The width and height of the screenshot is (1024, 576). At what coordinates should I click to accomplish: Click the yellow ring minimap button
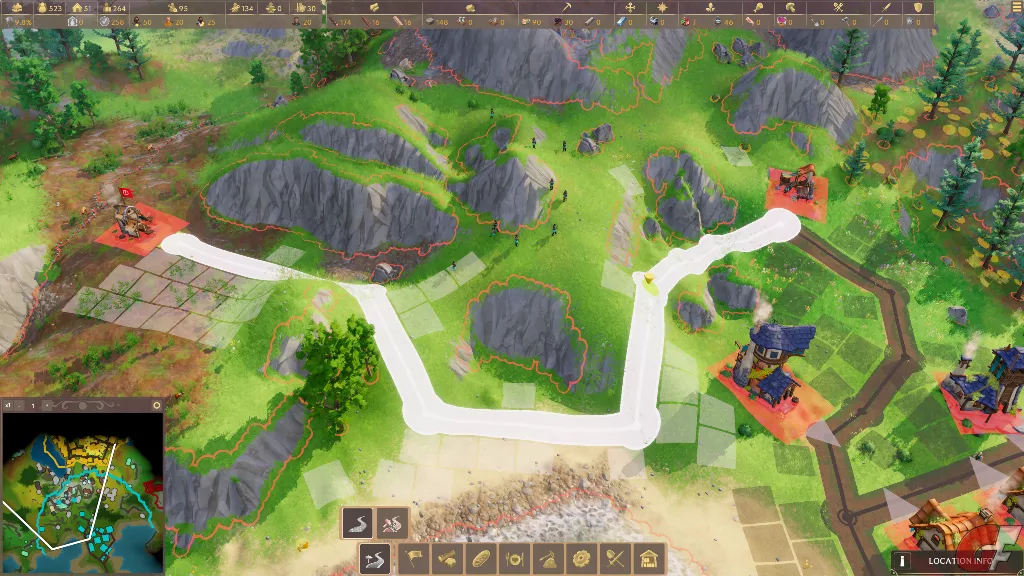[x=156, y=405]
